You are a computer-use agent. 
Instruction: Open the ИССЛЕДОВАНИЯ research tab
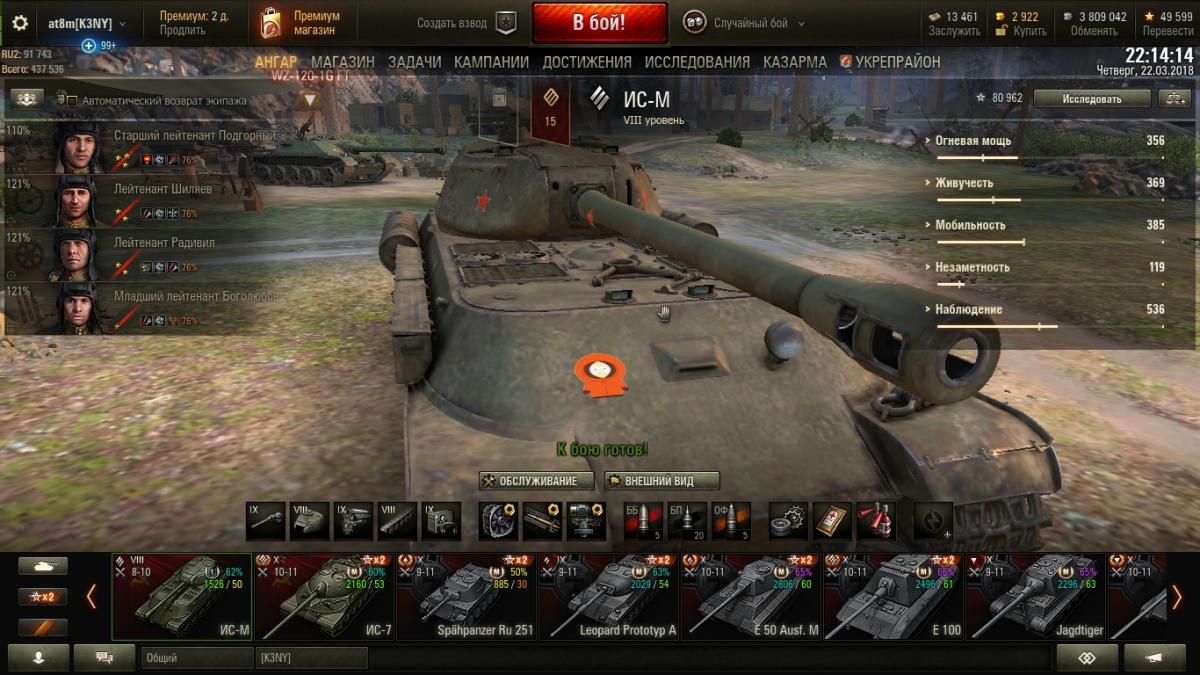point(697,62)
